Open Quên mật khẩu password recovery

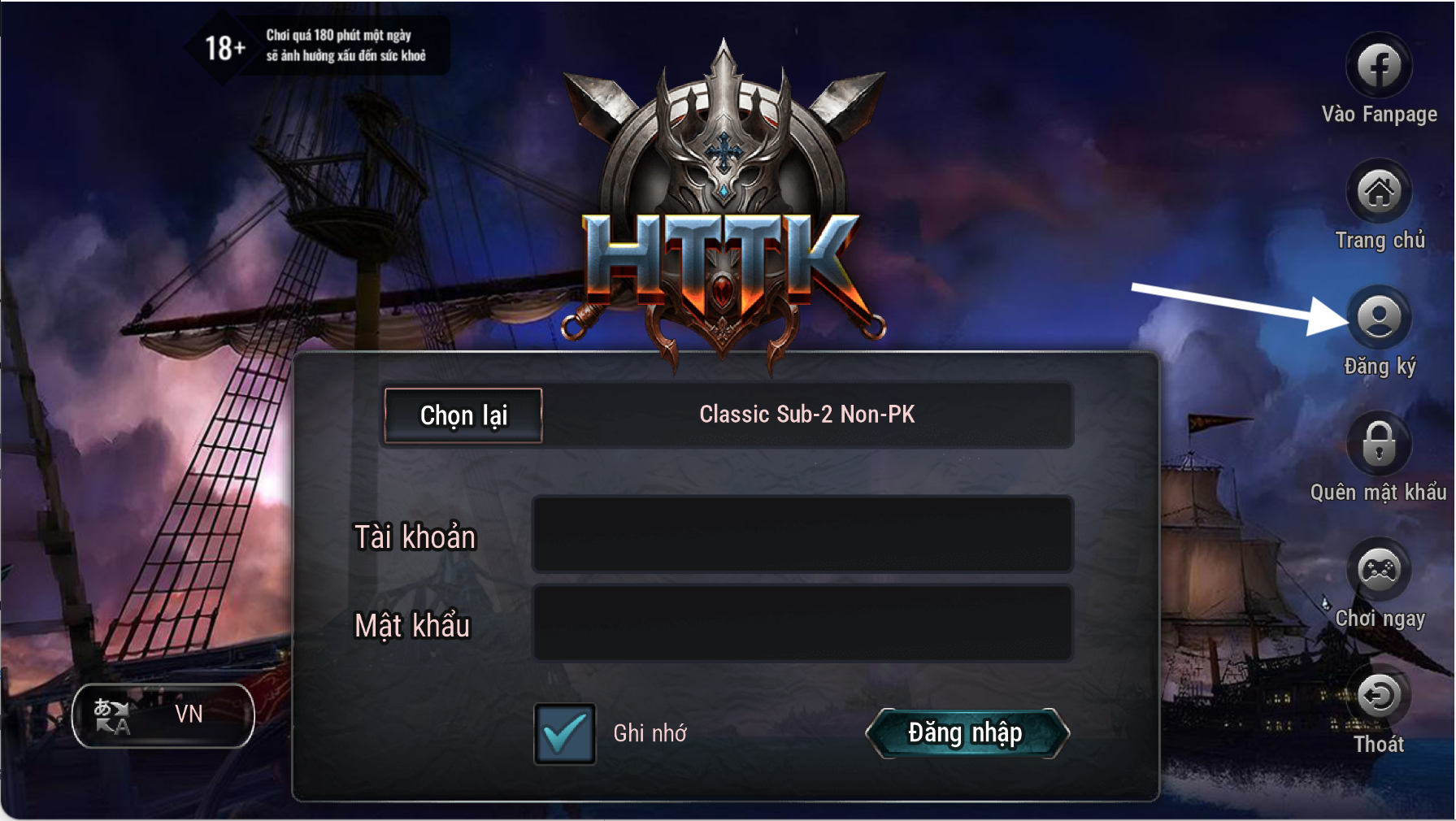(x=1379, y=445)
